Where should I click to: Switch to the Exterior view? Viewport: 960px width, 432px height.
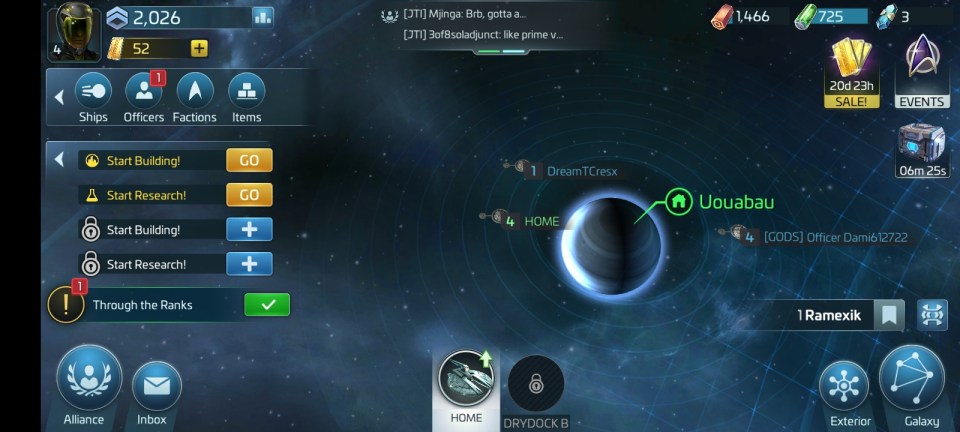pyautogui.click(x=844, y=389)
